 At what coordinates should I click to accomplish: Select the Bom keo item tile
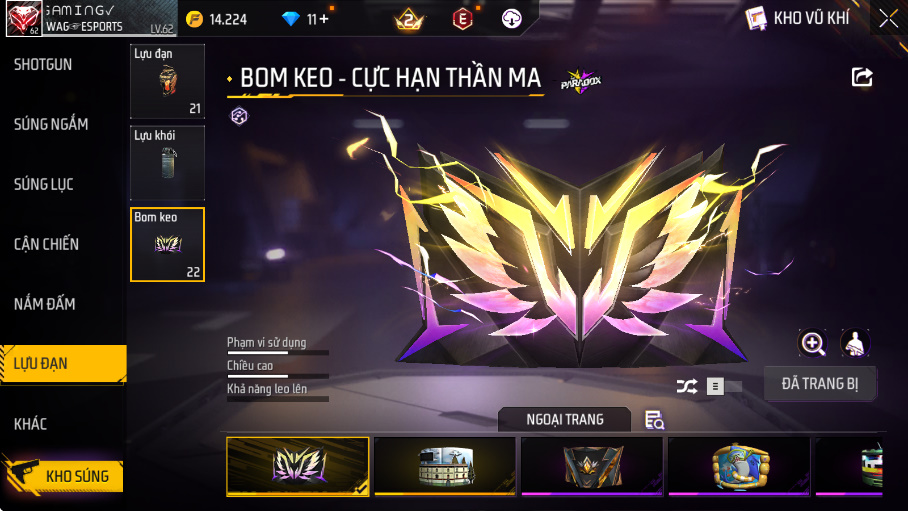pos(167,245)
